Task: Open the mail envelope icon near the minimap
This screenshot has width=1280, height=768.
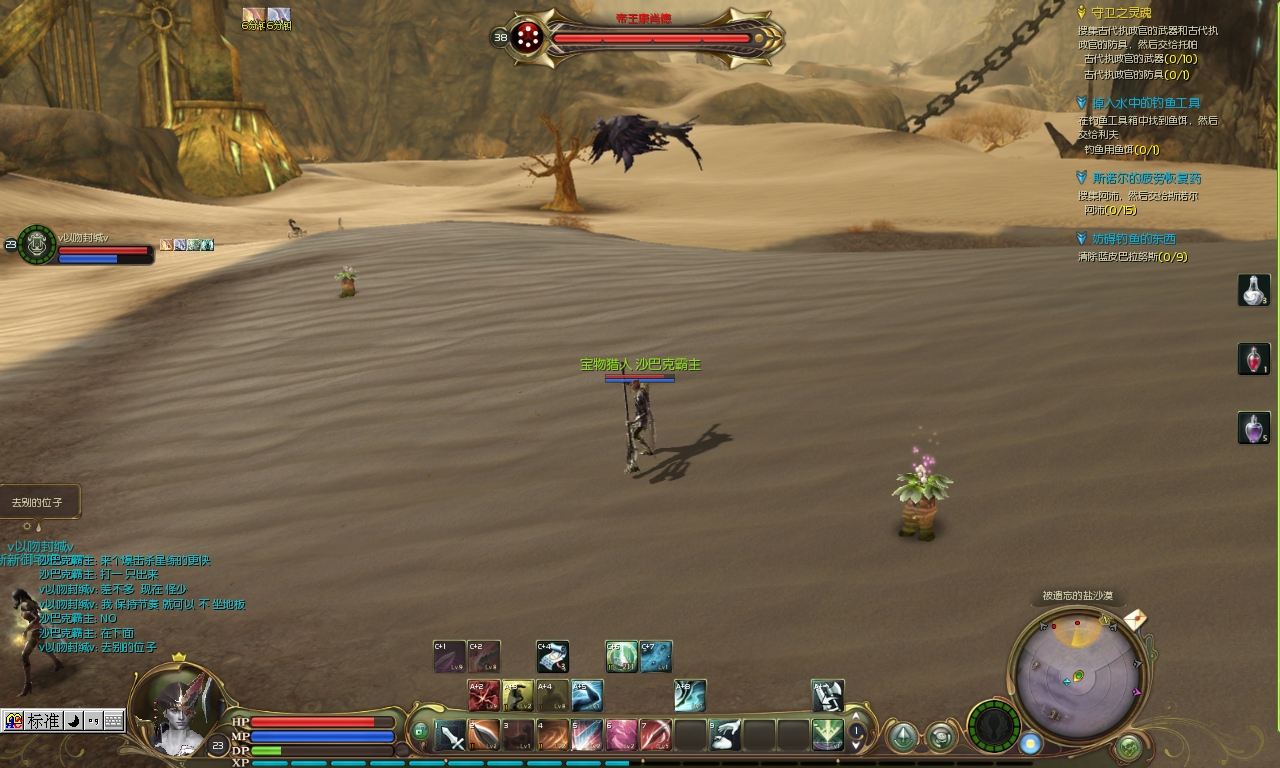Action: click(x=1134, y=620)
